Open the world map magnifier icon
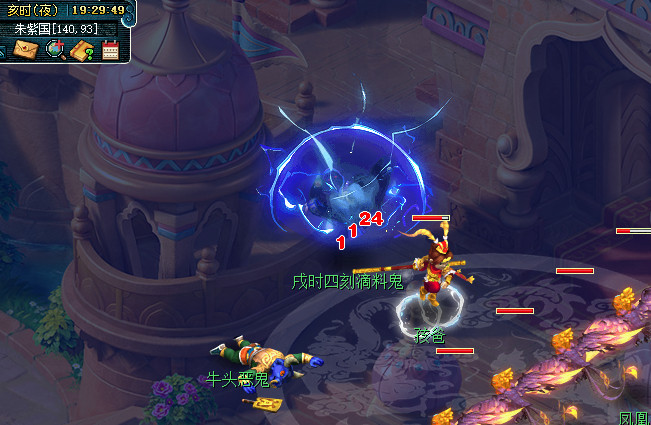Viewport: 651px width, 425px height. click(55, 50)
